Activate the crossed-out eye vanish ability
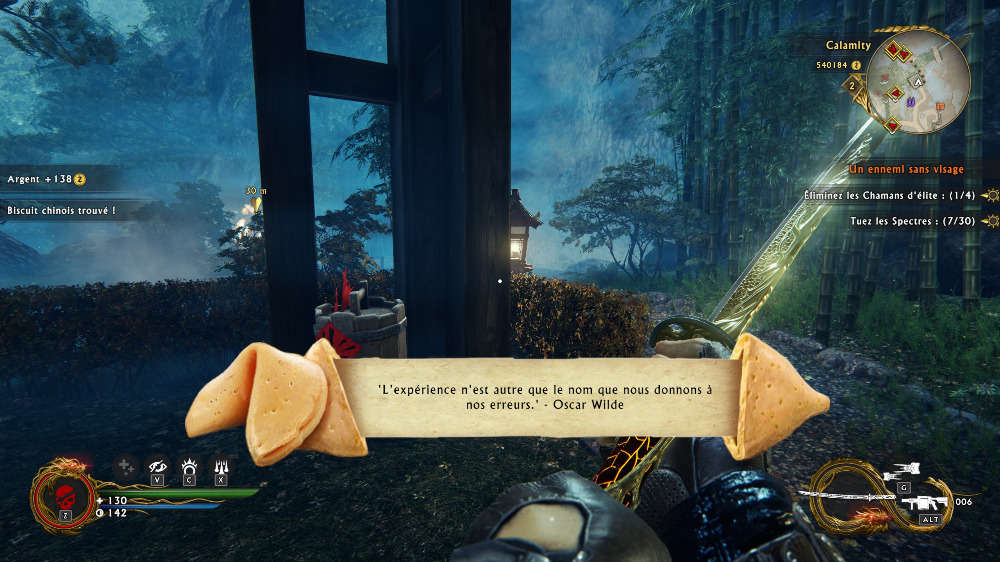 click(x=157, y=466)
